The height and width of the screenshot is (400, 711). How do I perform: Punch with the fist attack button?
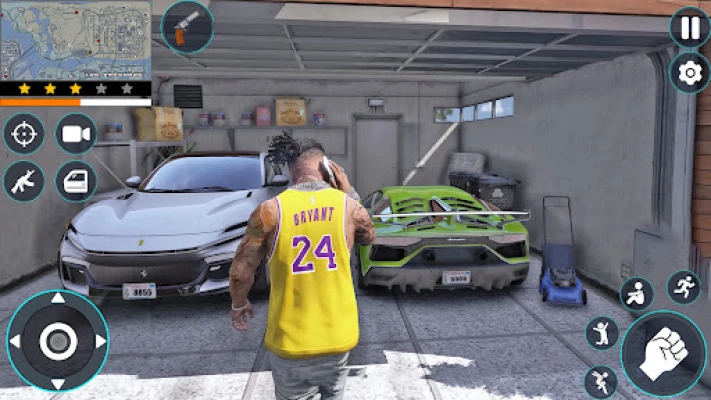pos(663,353)
